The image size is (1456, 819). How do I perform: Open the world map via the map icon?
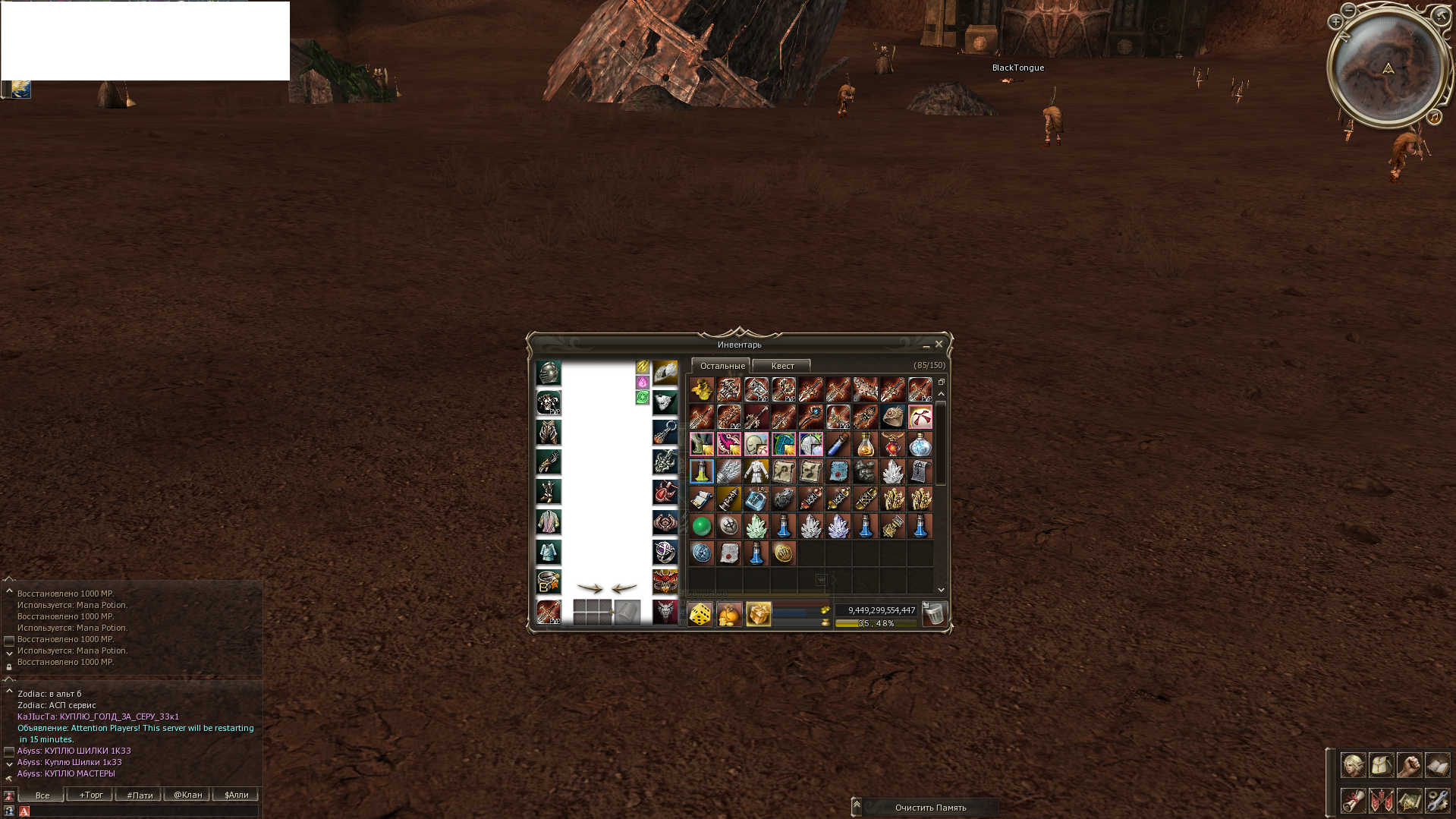1409,801
